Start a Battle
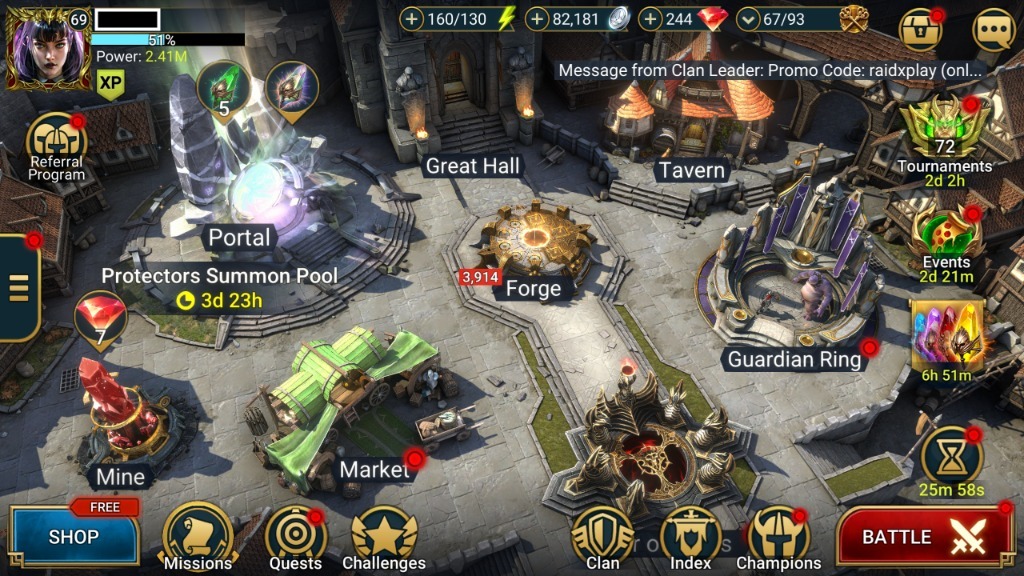The image size is (1024, 576). (x=924, y=537)
